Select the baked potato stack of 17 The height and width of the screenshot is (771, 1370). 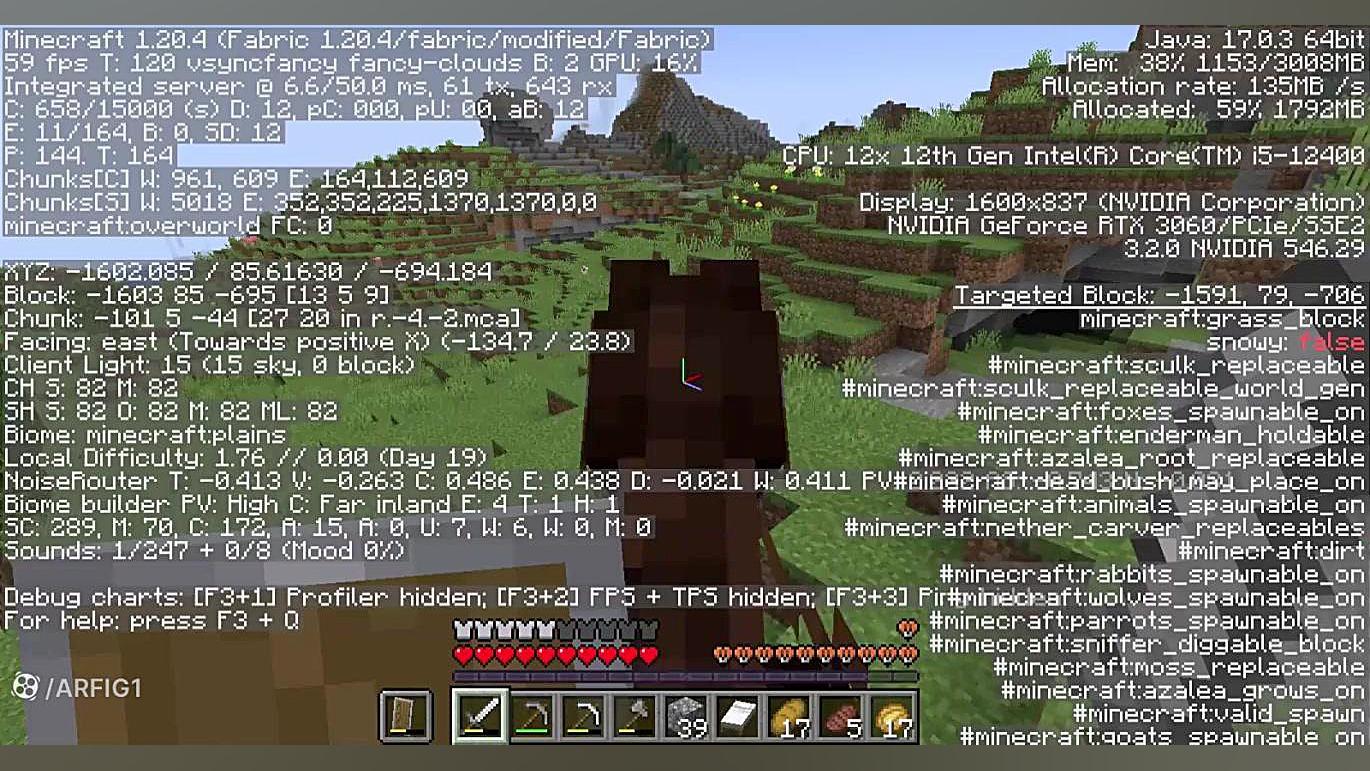pyautogui.click(x=795, y=715)
